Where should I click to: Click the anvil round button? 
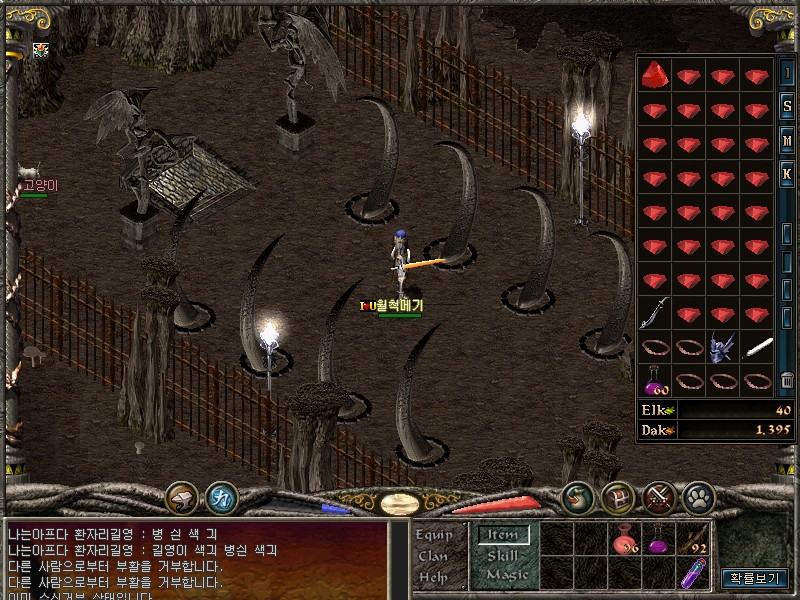[181, 497]
